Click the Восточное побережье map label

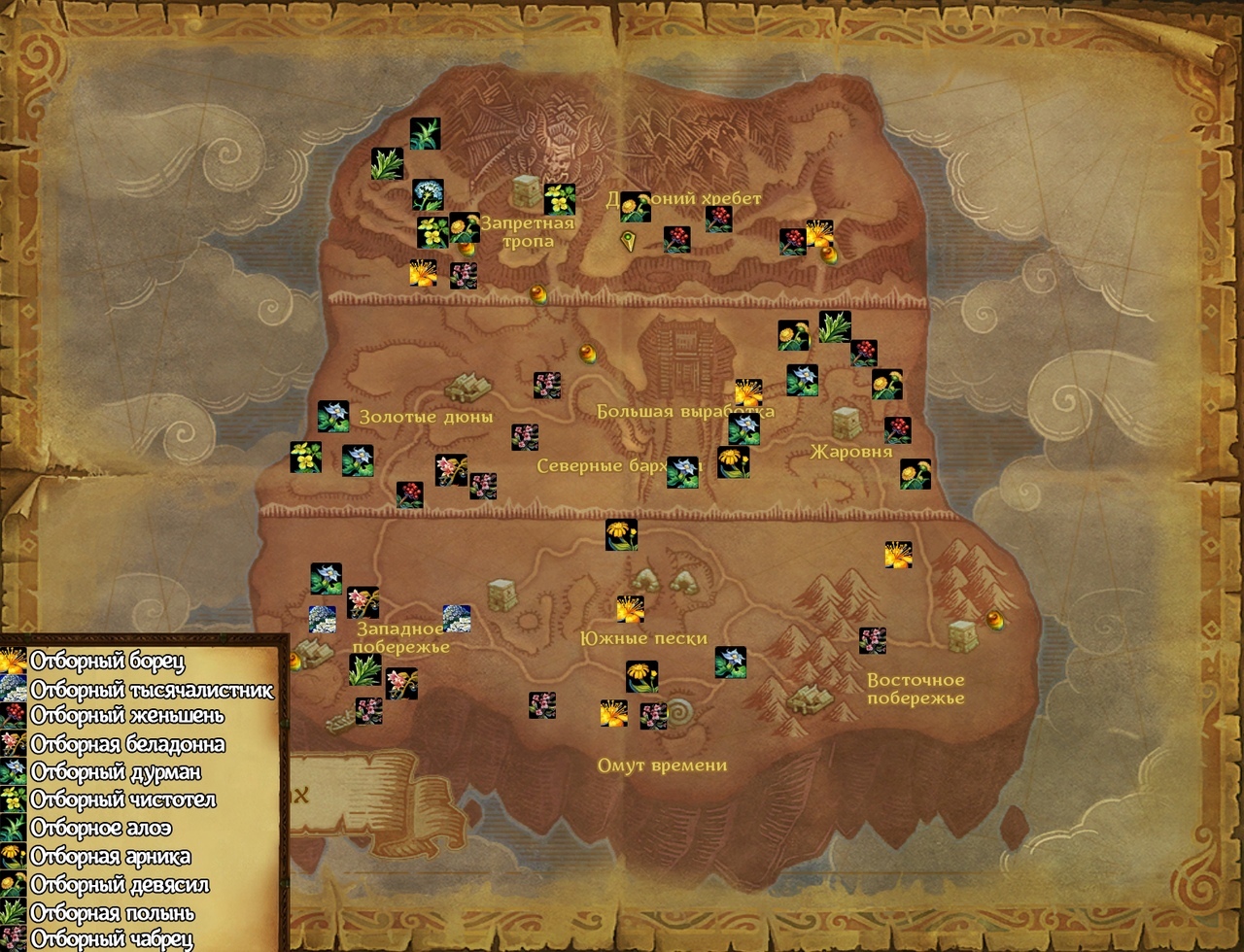[916, 689]
